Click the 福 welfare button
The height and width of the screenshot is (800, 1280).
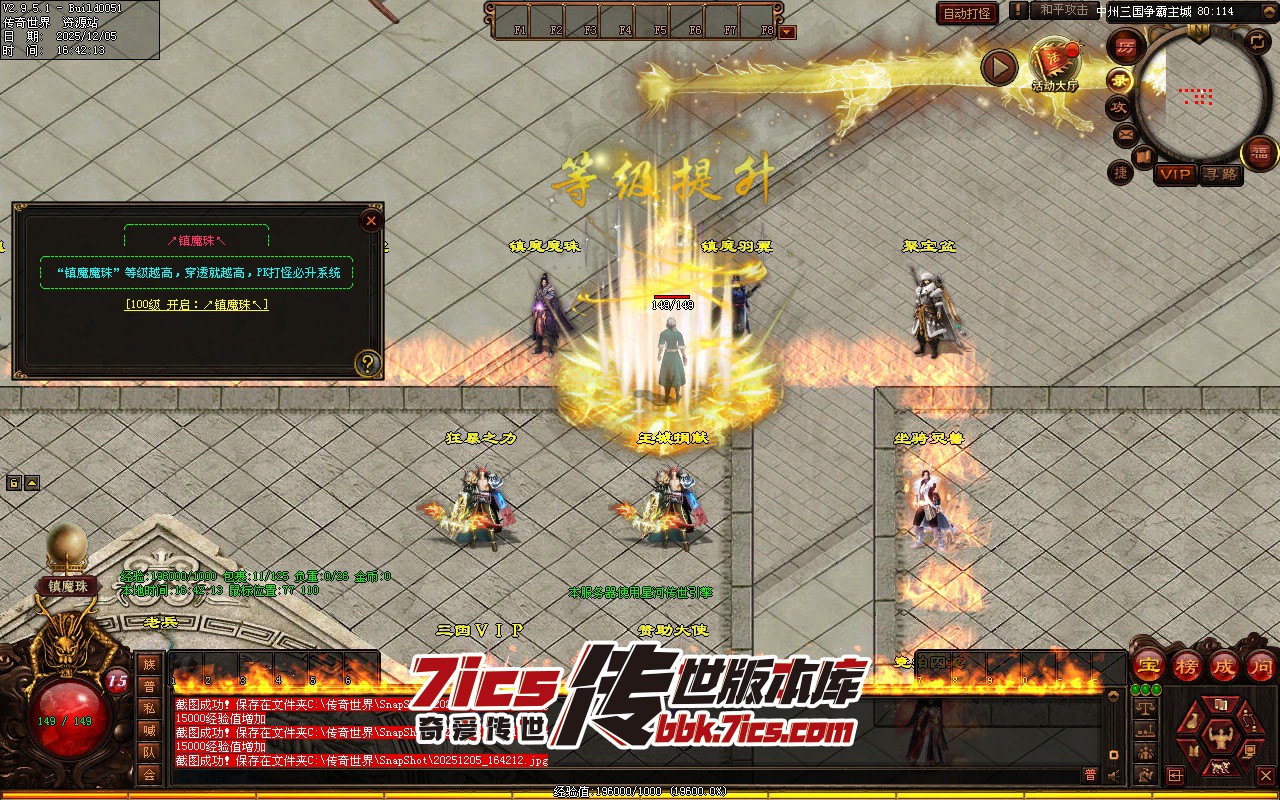tap(1259, 153)
